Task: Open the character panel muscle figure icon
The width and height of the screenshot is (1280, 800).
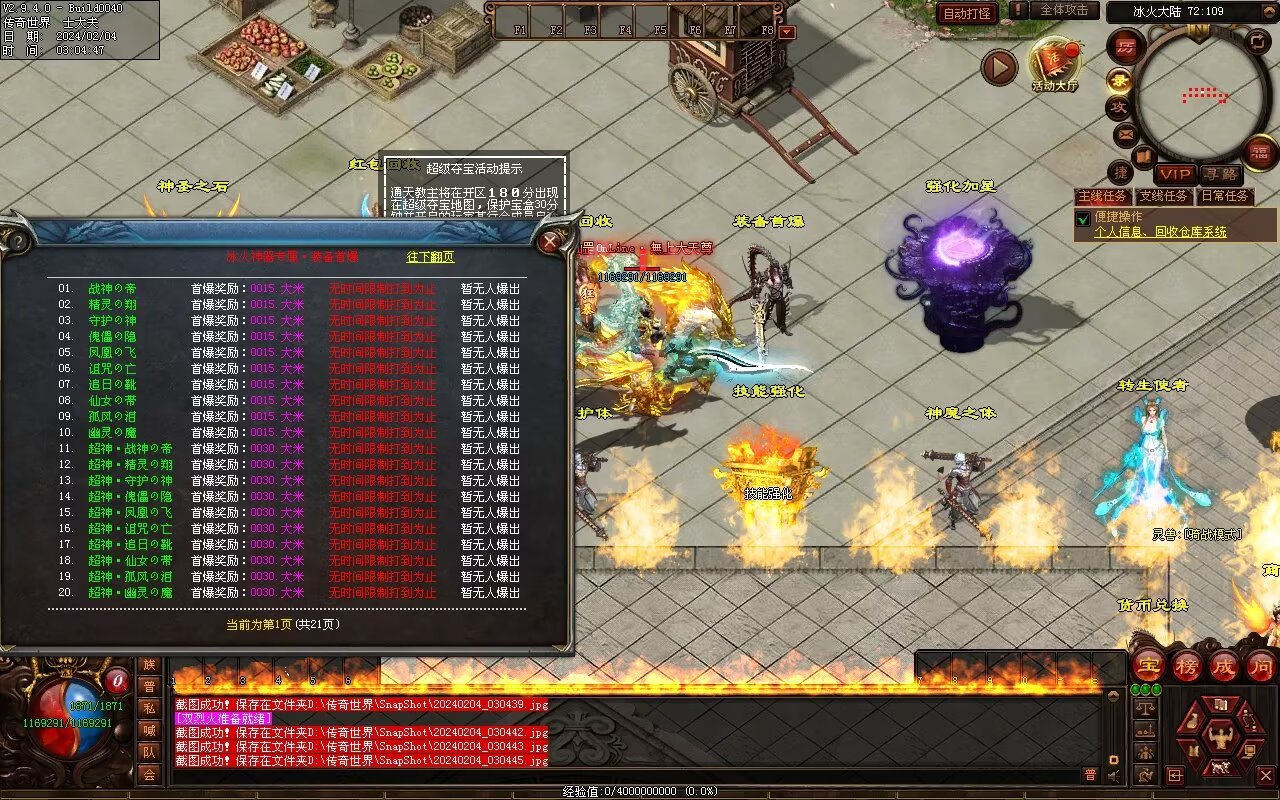Action: click(1218, 739)
